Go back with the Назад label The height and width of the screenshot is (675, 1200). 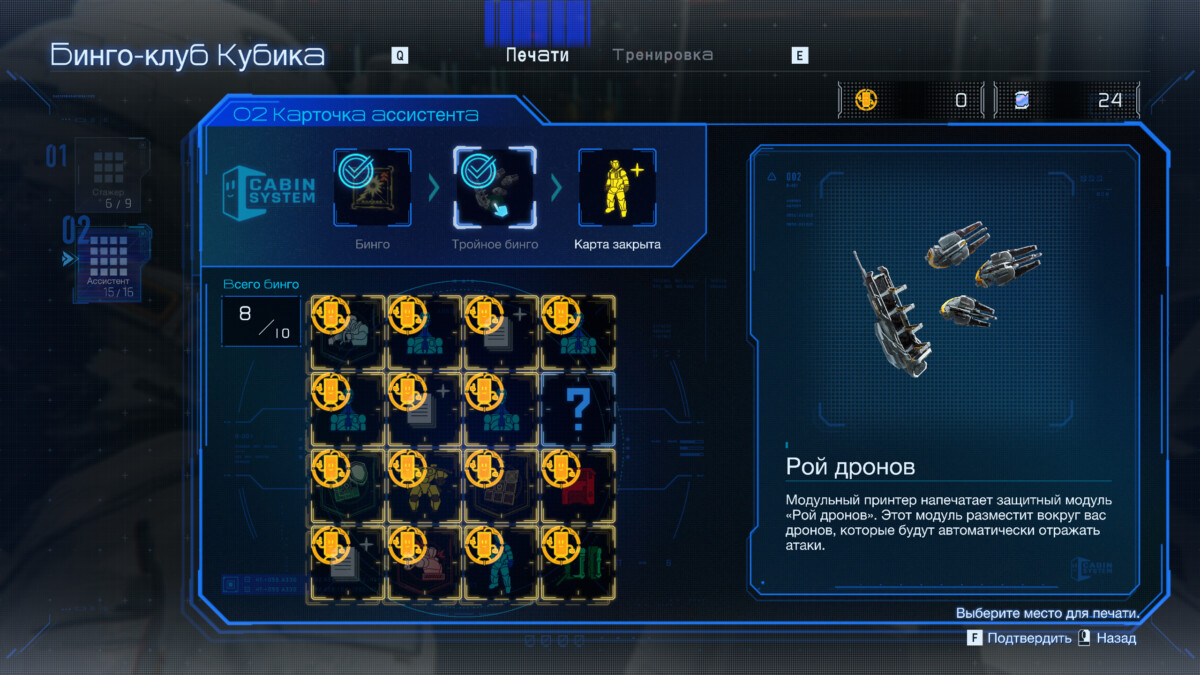[x=1115, y=638]
